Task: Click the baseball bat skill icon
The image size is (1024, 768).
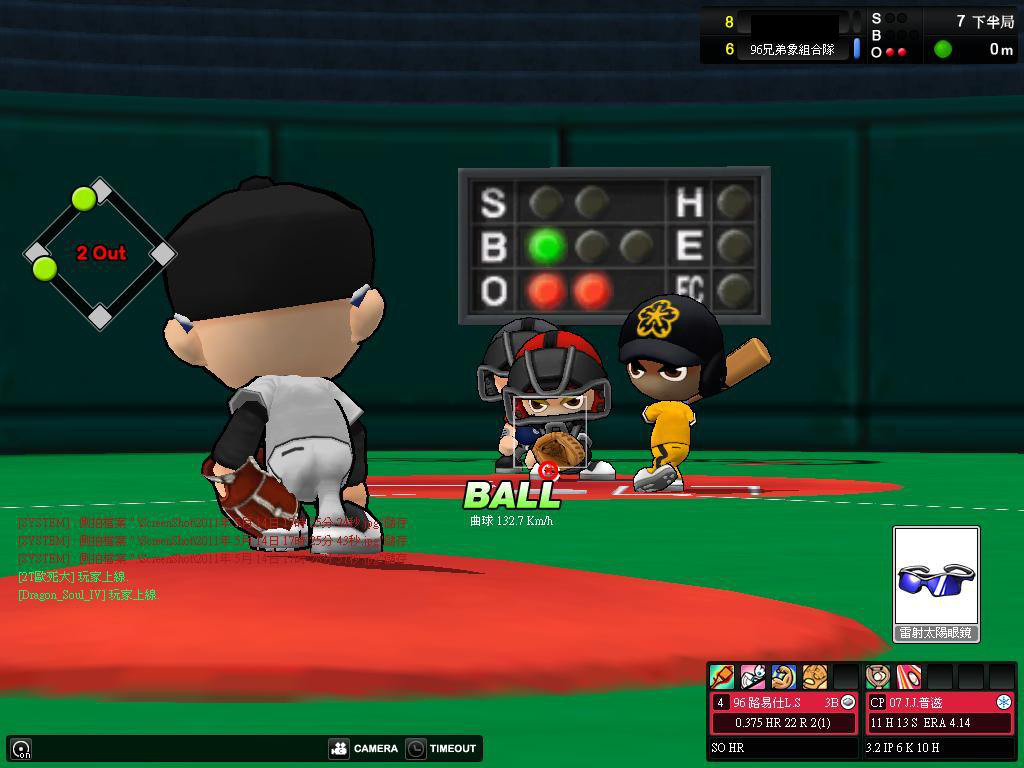Action: coord(721,677)
